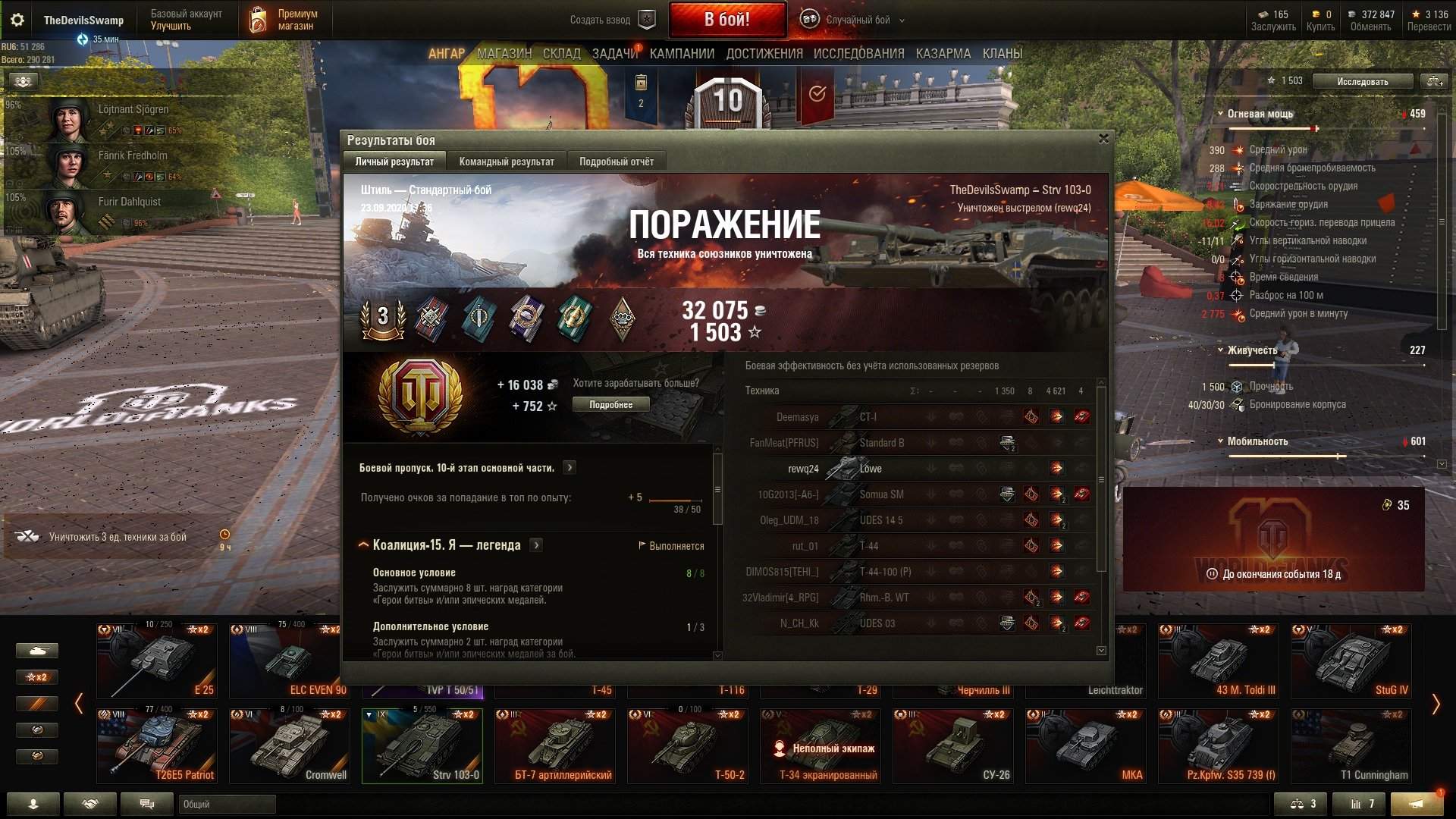Show next tanks with right carousel arrow
The image size is (1456, 819).
coord(1435,704)
